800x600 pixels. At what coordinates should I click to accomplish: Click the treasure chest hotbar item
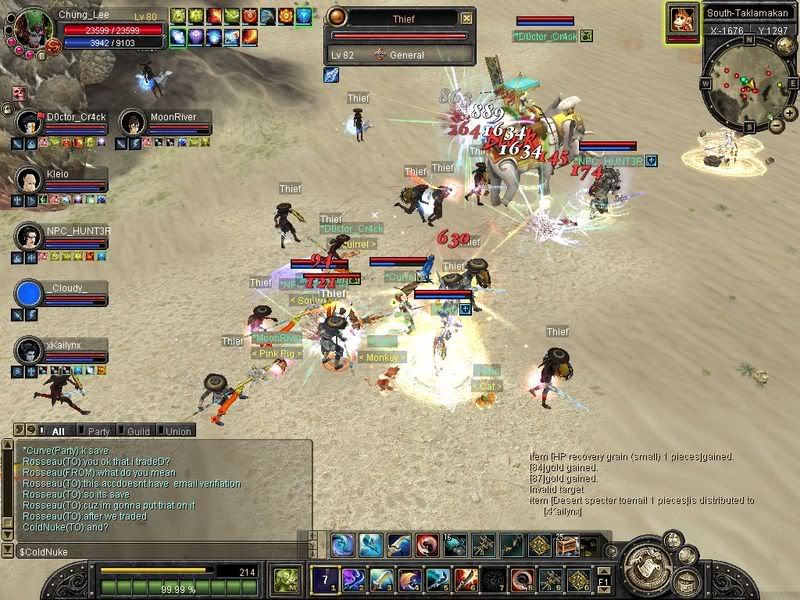pyautogui.click(x=566, y=546)
